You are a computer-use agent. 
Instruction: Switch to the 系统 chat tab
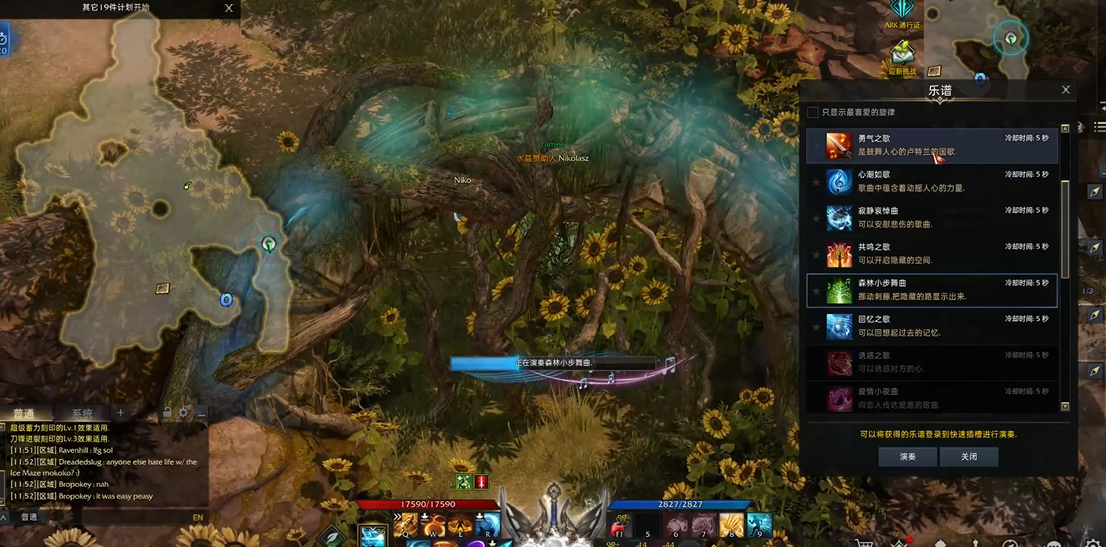pyautogui.click(x=82, y=414)
